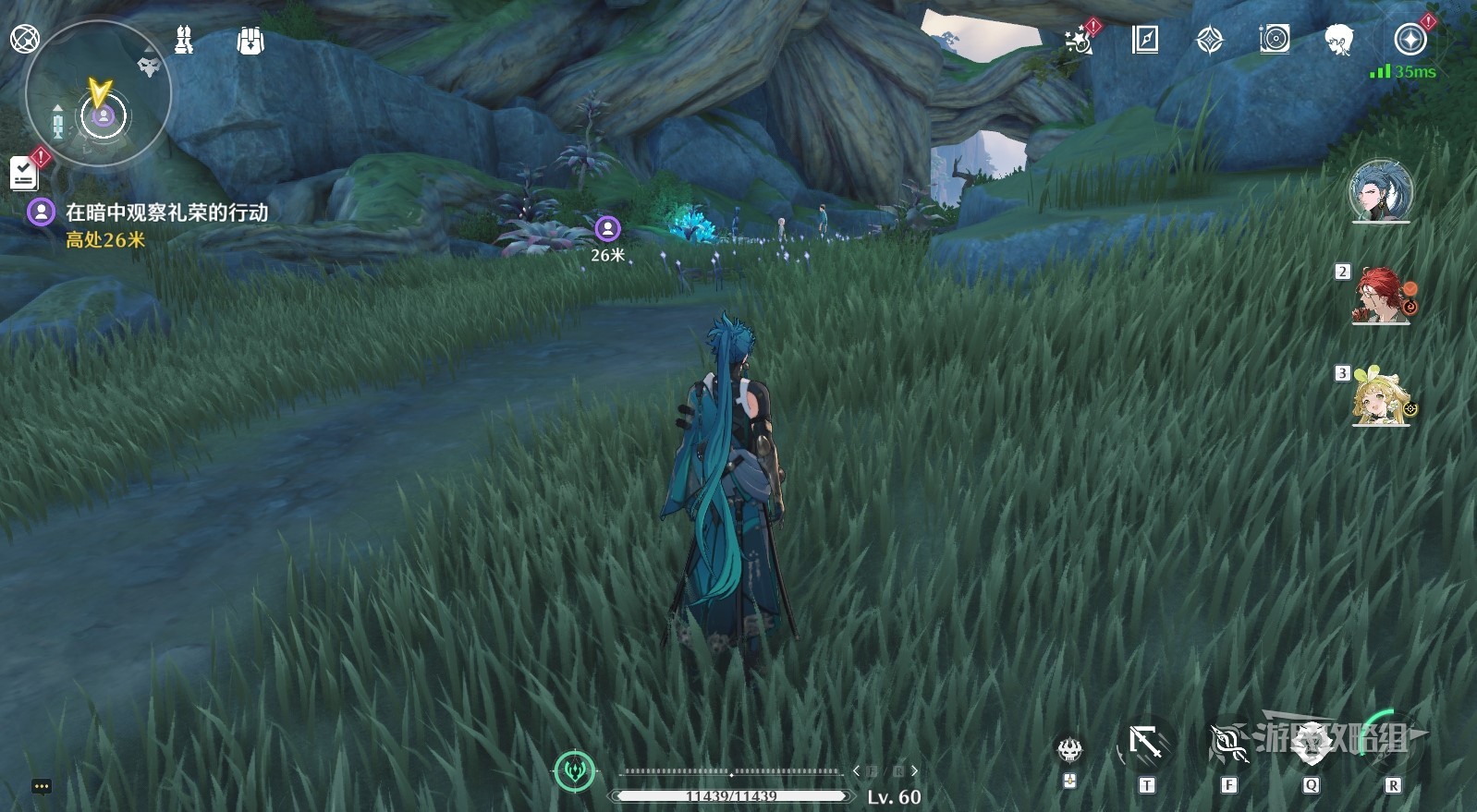Open the circular minimap
Viewport: 1477px width, 812px height.
pyautogui.click(x=98, y=93)
